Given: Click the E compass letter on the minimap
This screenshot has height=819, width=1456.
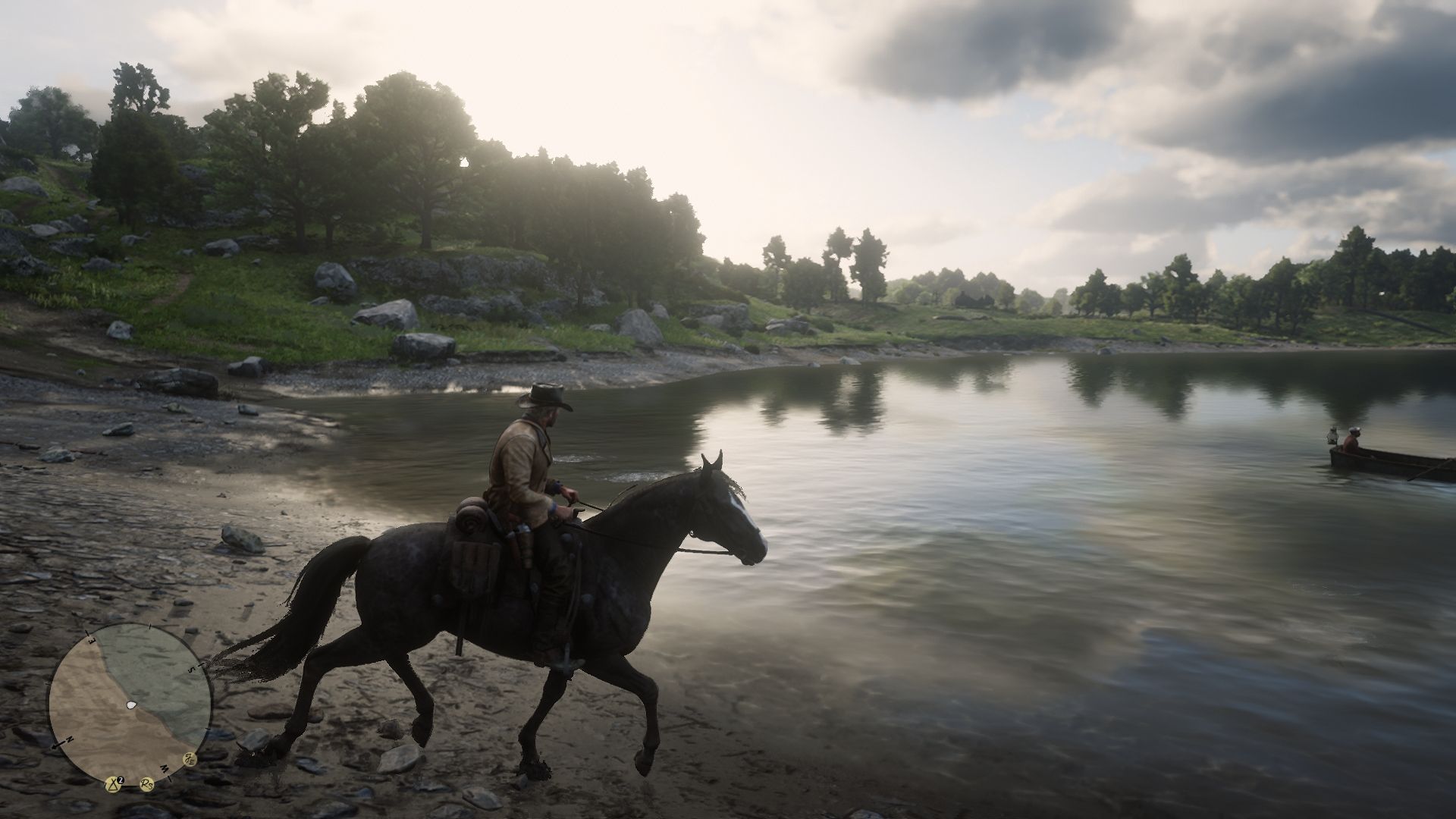Looking at the screenshot, I should click(x=89, y=641).
